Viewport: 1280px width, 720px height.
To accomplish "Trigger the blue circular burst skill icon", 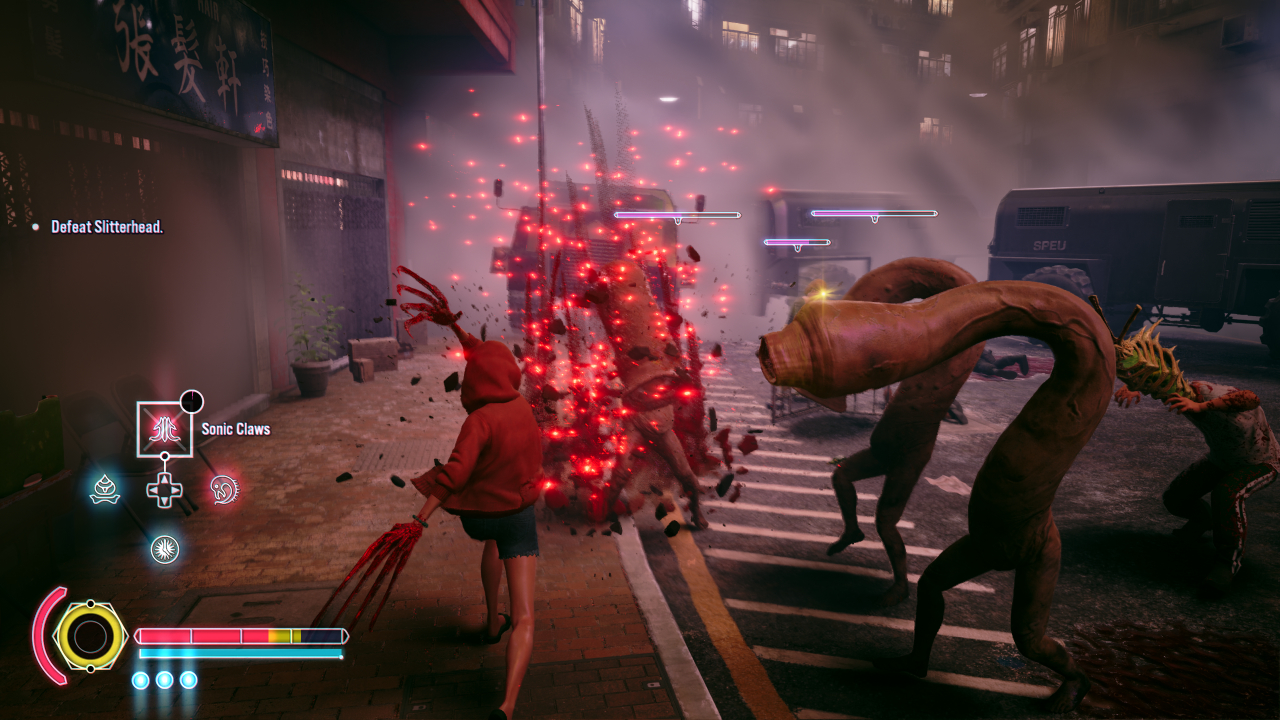I will click(x=165, y=548).
